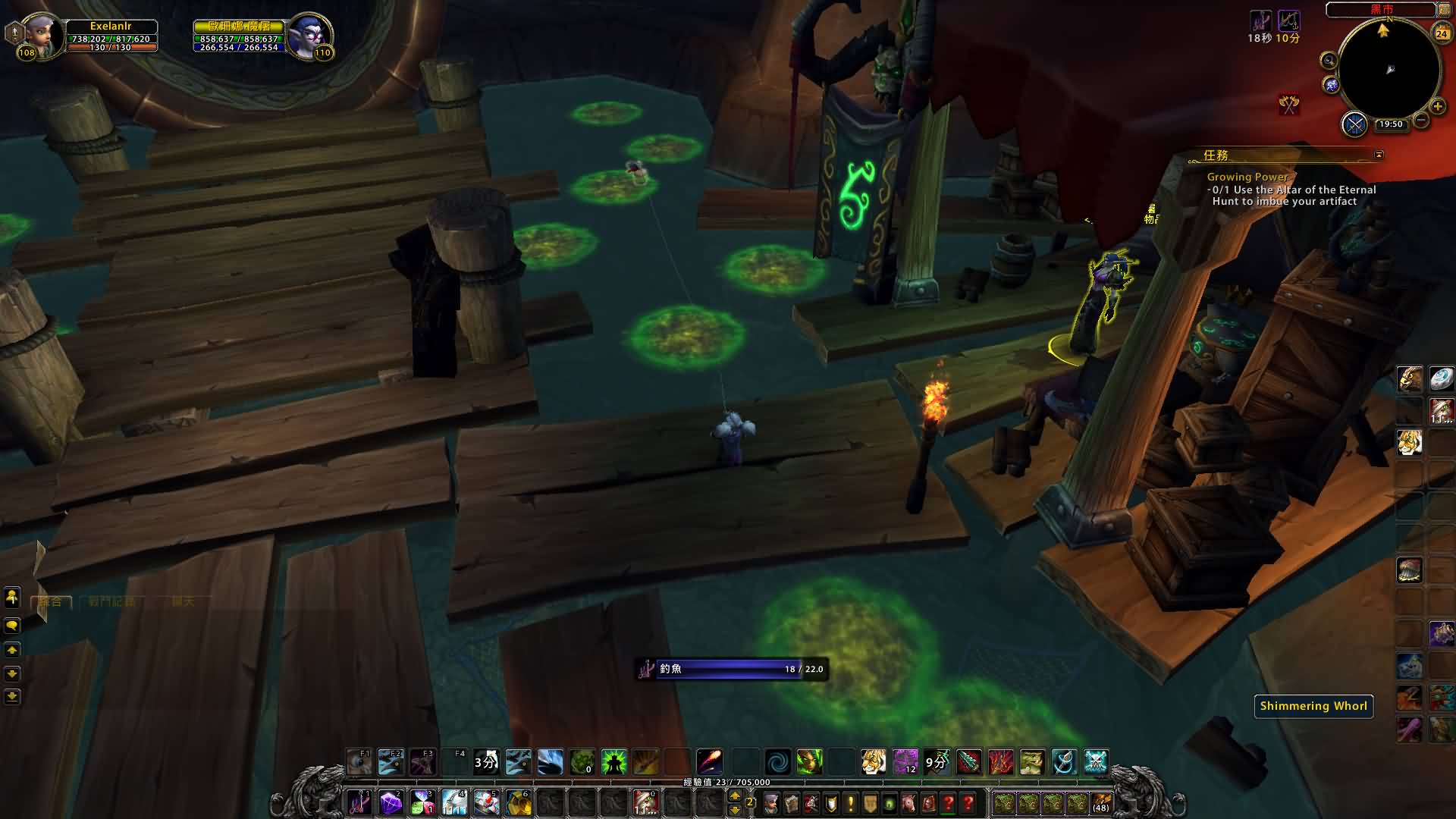
Task: Click the 10-minute fishing lure buff icon
Action: pos(1288,22)
